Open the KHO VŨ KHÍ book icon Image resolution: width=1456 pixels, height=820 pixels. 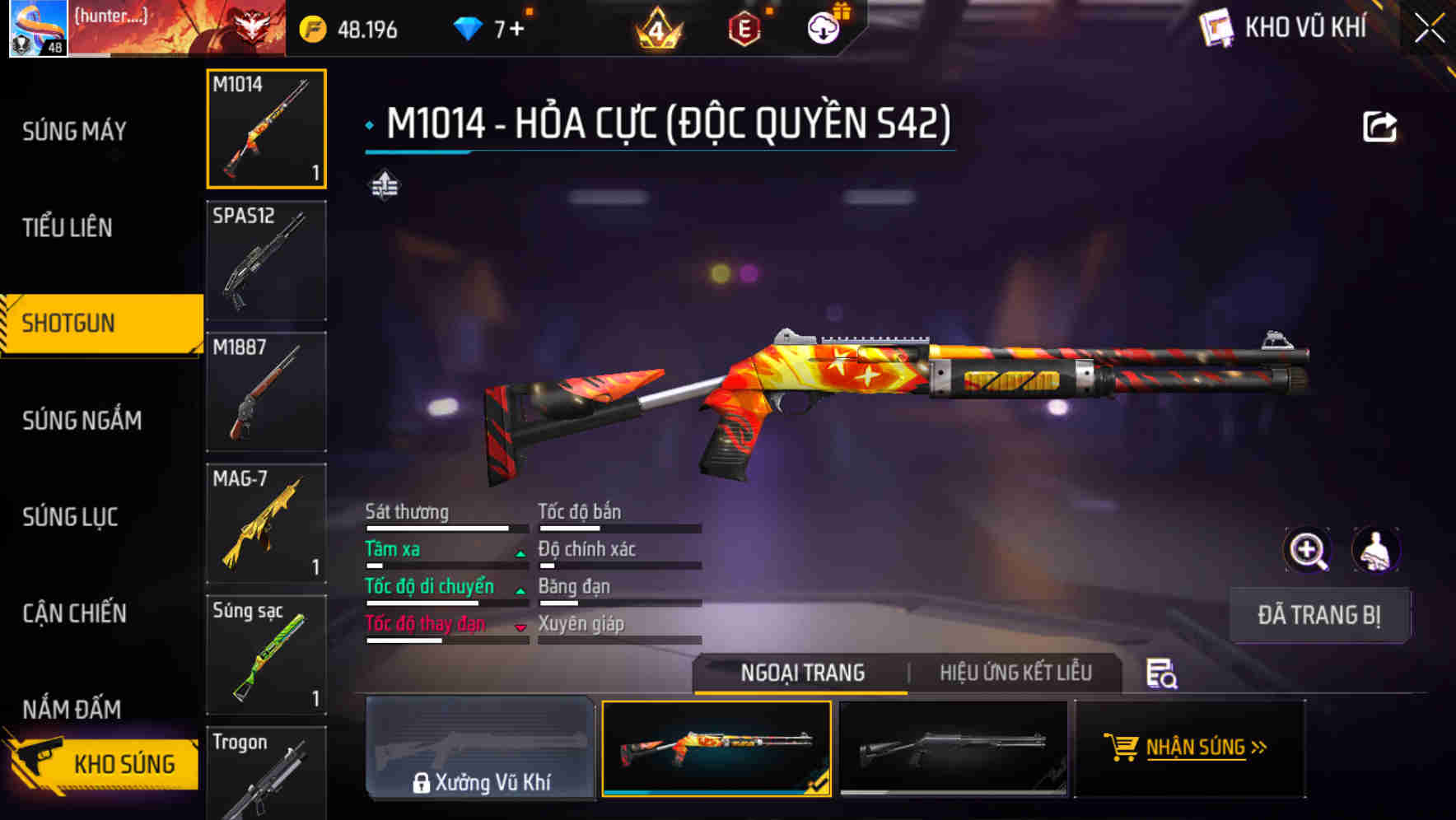1215,26
